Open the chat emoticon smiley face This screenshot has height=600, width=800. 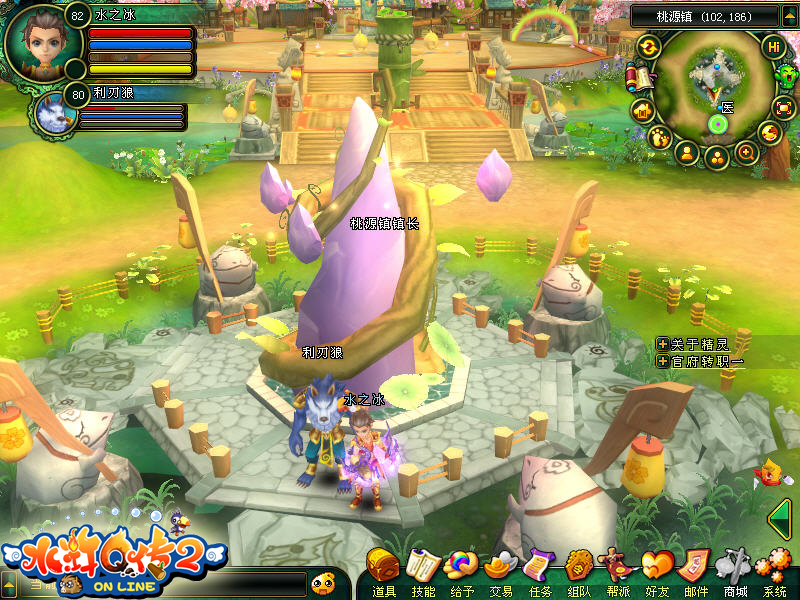(x=322, y=582)
